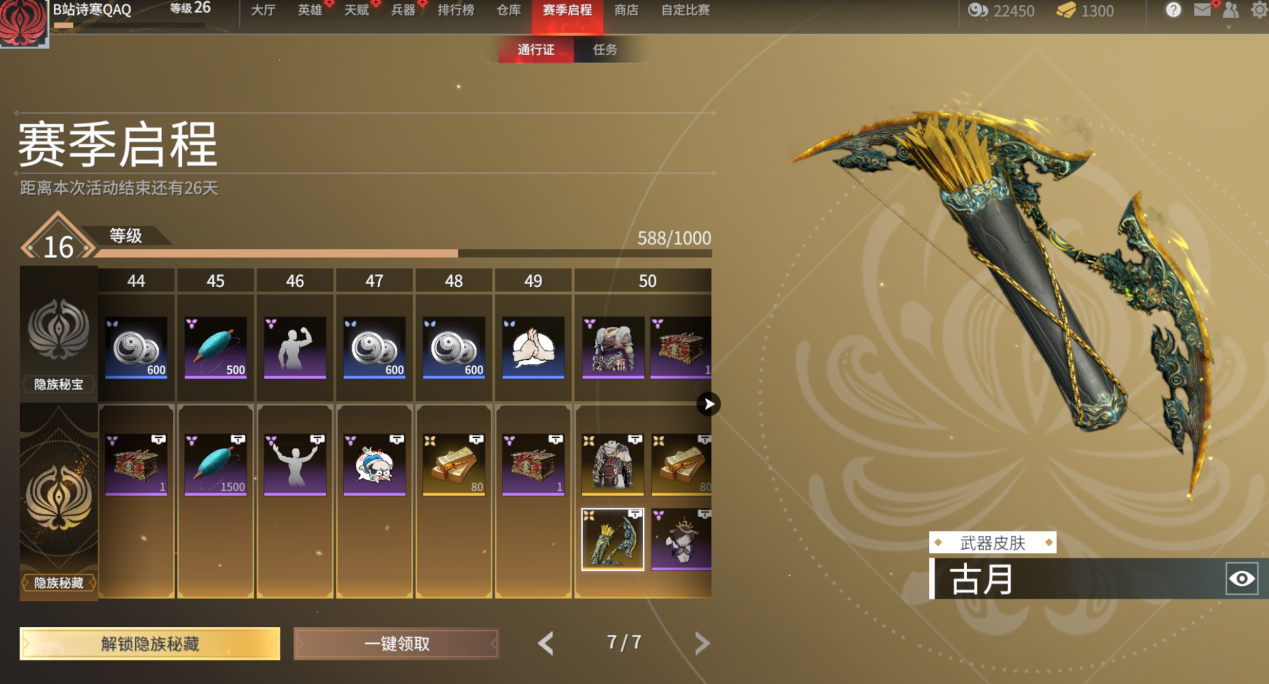Viewport: 1269px width, 684px height.
Task: Open the 大厅 lobby menu
Action: coord(263,11)
